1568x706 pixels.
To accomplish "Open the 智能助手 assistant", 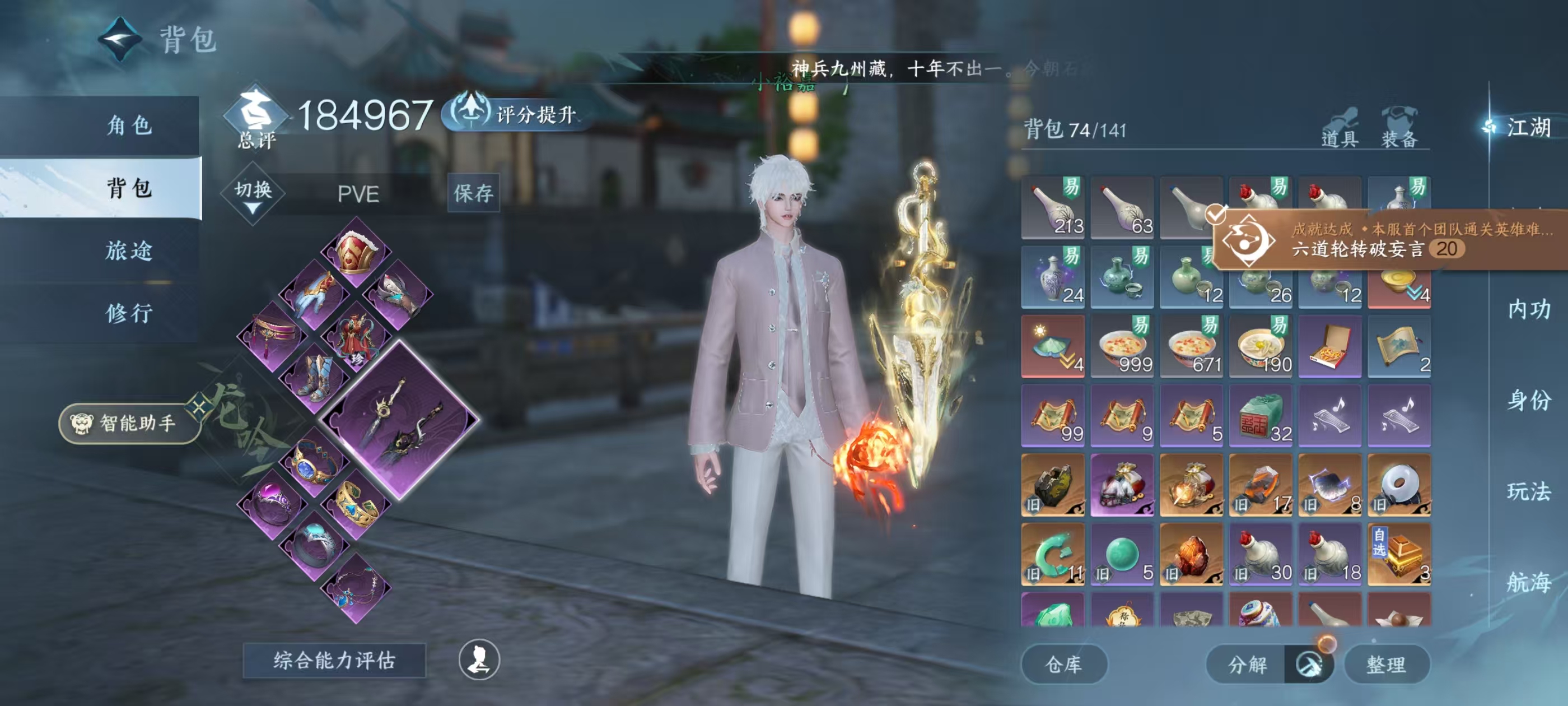I will point(129,422).
